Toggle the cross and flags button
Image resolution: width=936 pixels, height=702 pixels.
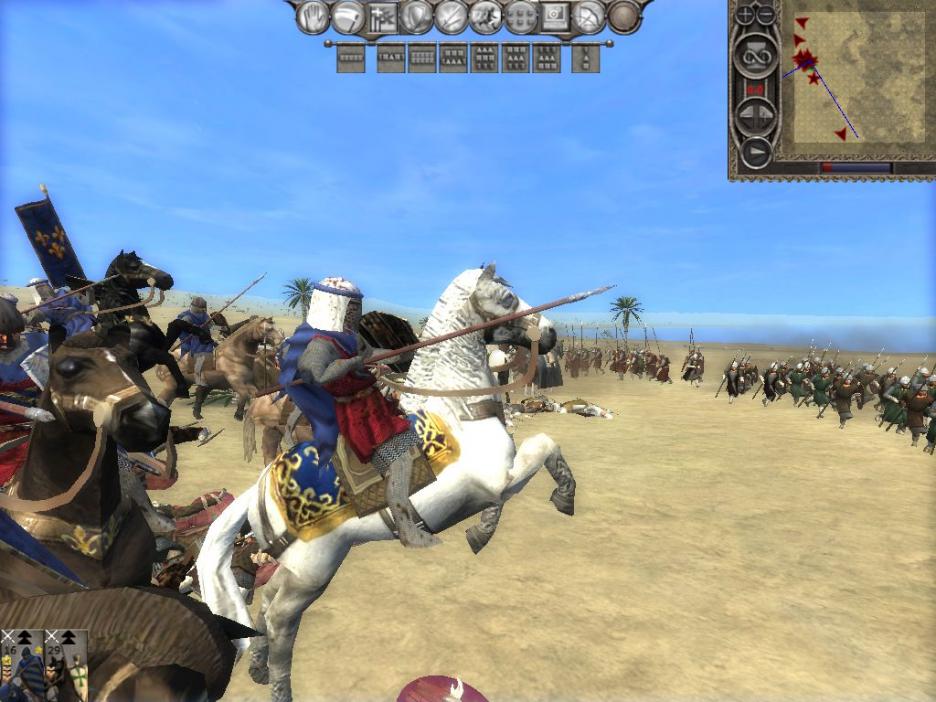pos(383,17)
